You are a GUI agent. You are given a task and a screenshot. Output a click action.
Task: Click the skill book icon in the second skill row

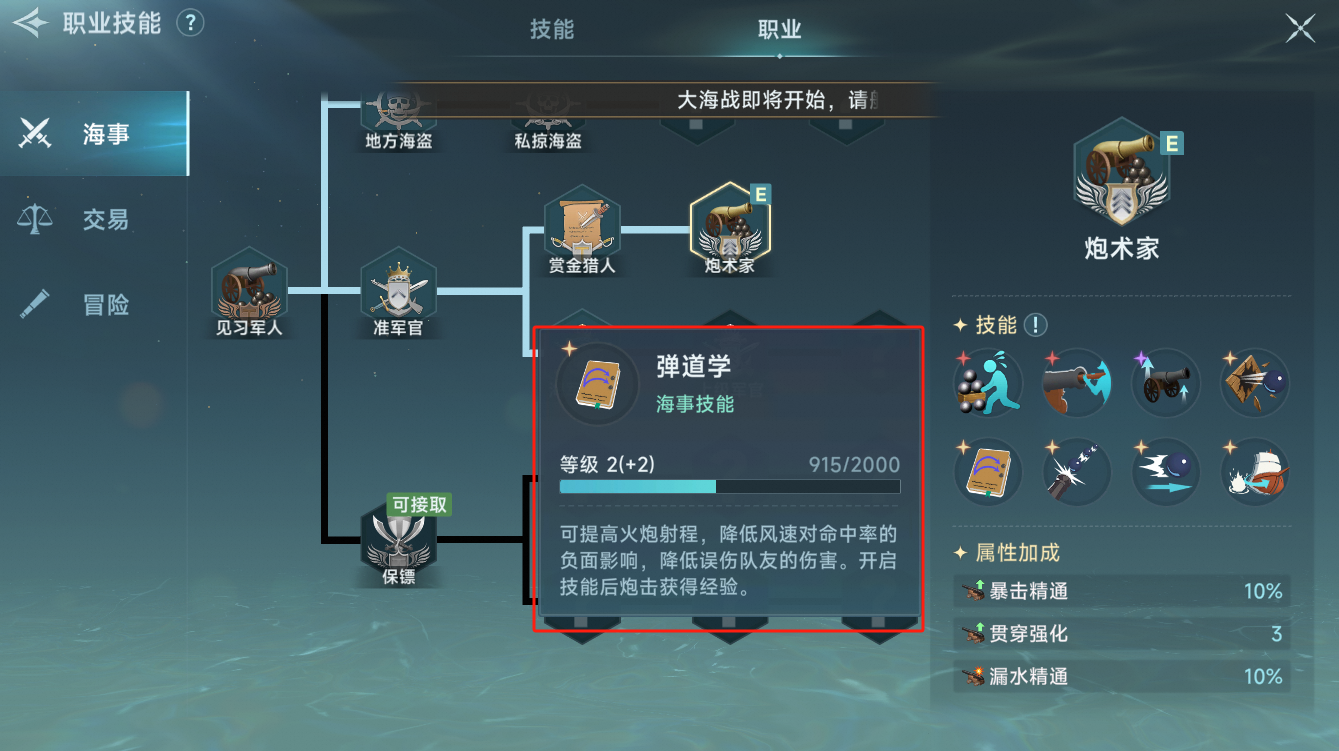986,471
